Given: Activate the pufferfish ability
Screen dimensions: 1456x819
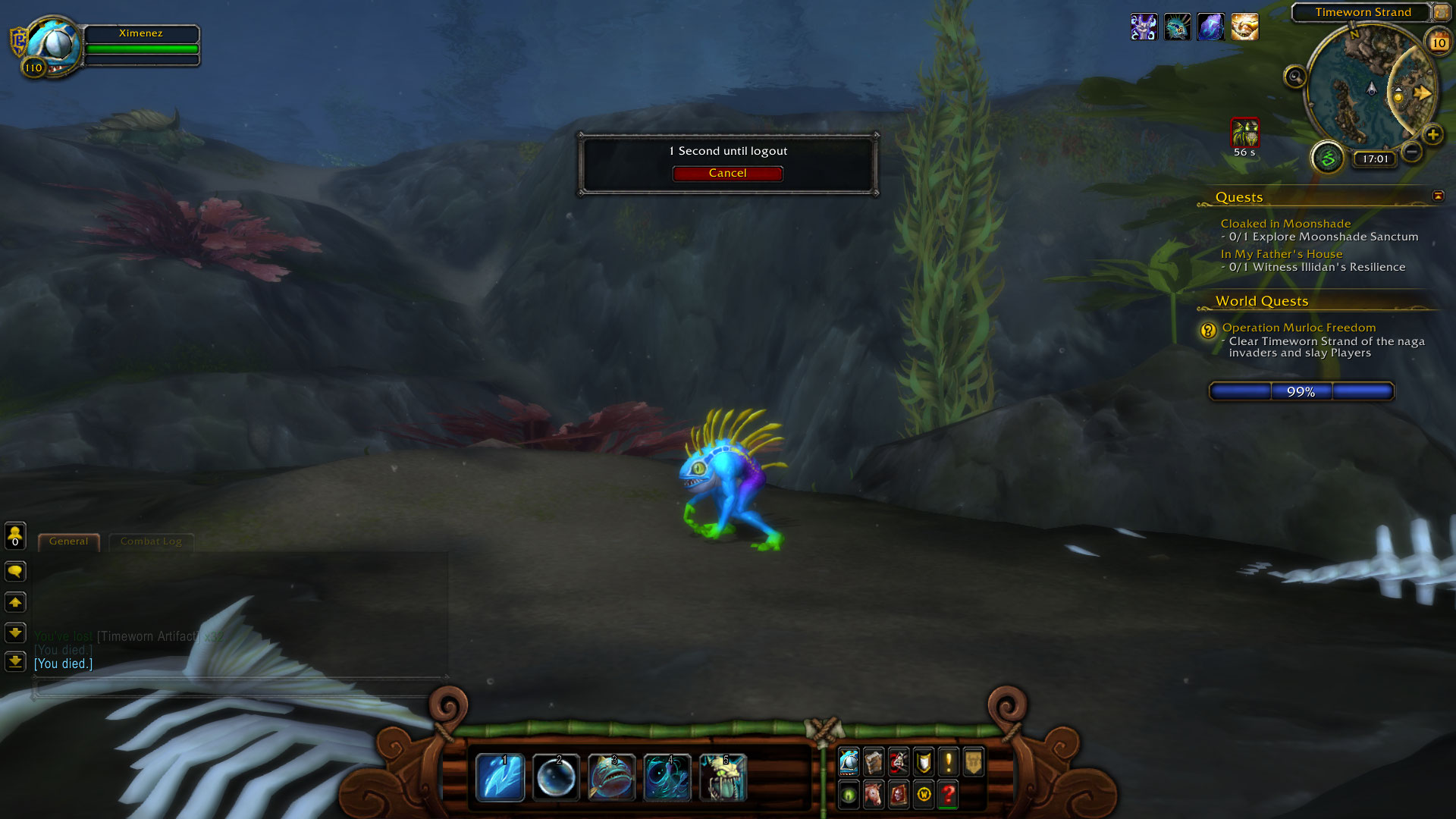Looking at the screenshot, I should 611,777.
